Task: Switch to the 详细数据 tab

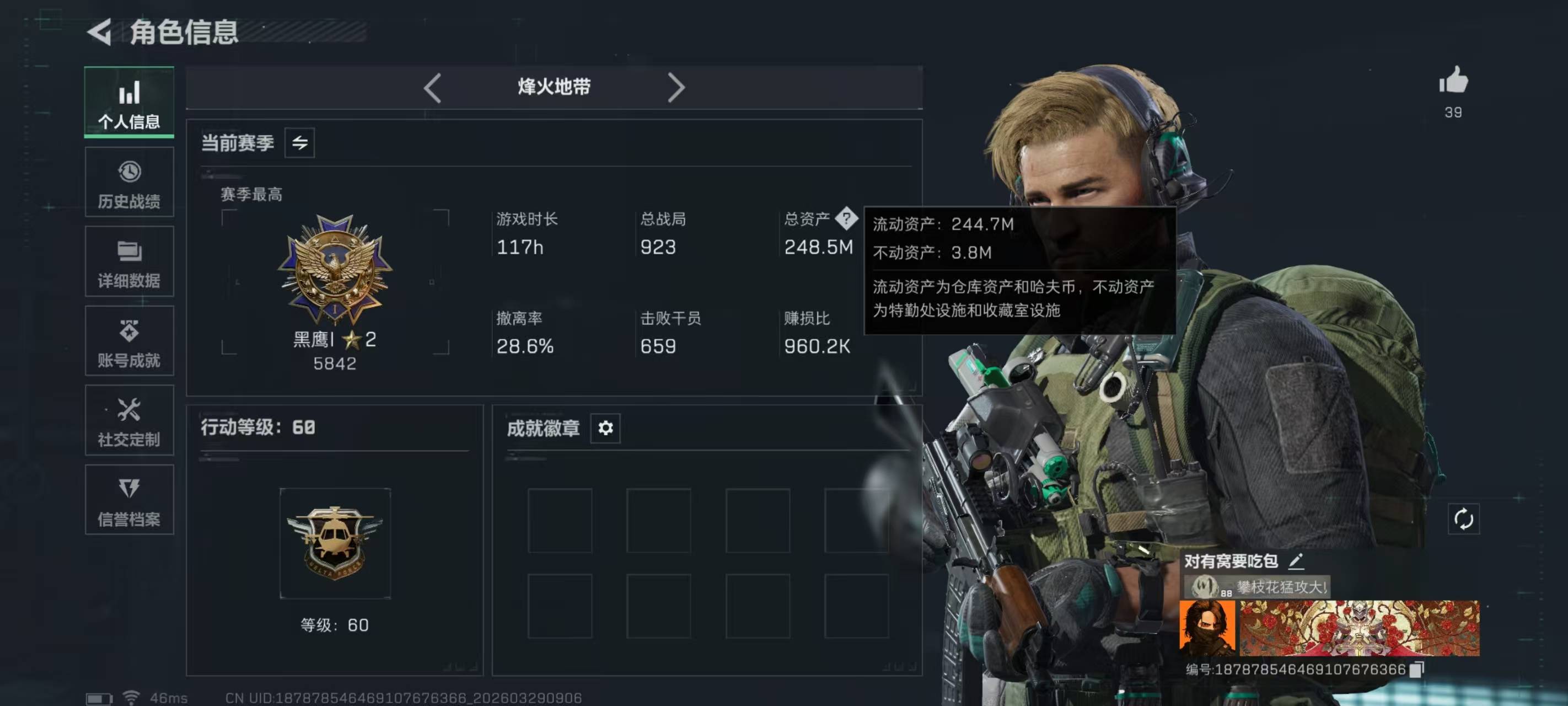Action: (129, 262)
